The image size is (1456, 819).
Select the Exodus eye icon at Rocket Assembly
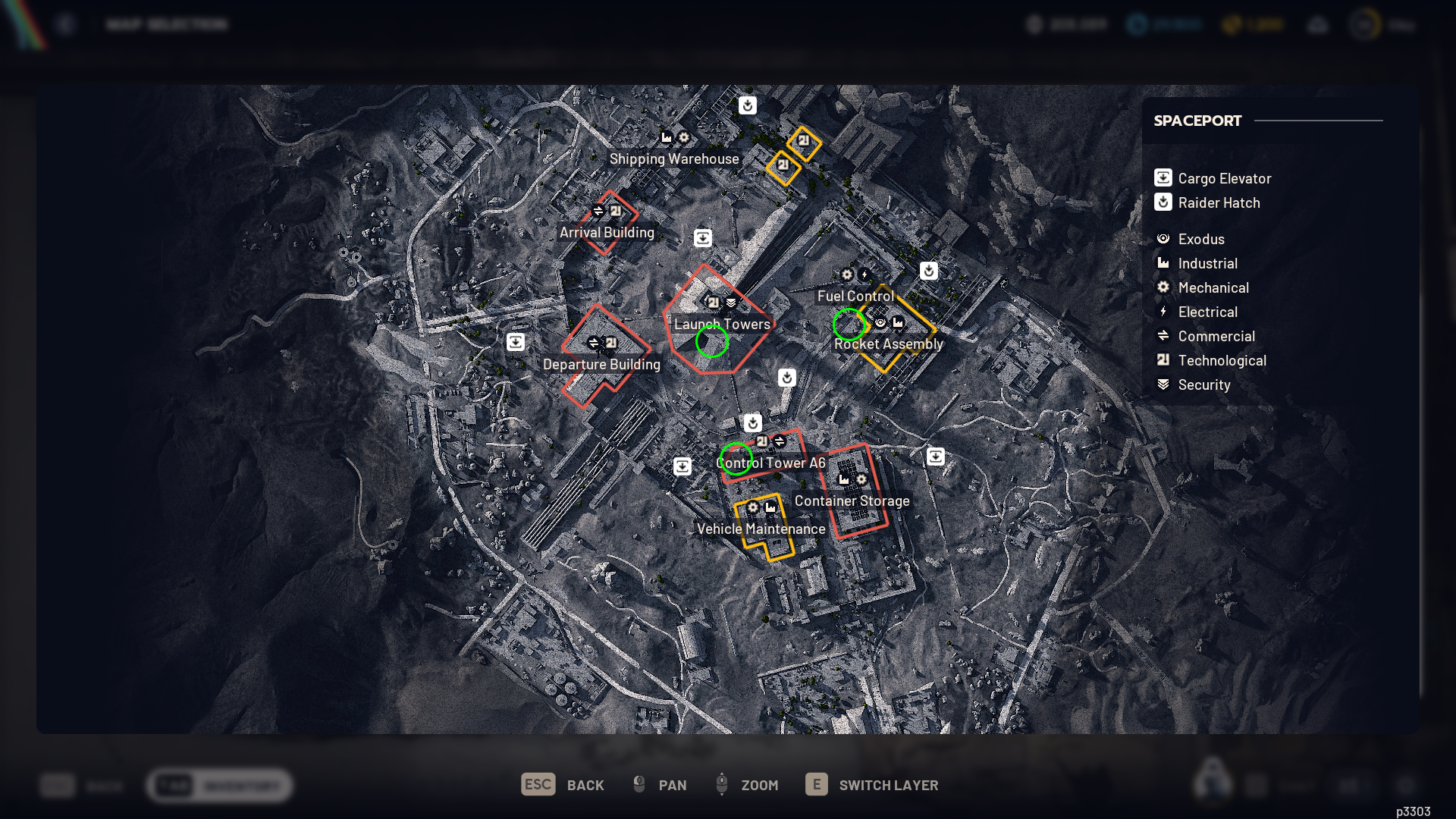pyautogui.click(x=880, y=322)
